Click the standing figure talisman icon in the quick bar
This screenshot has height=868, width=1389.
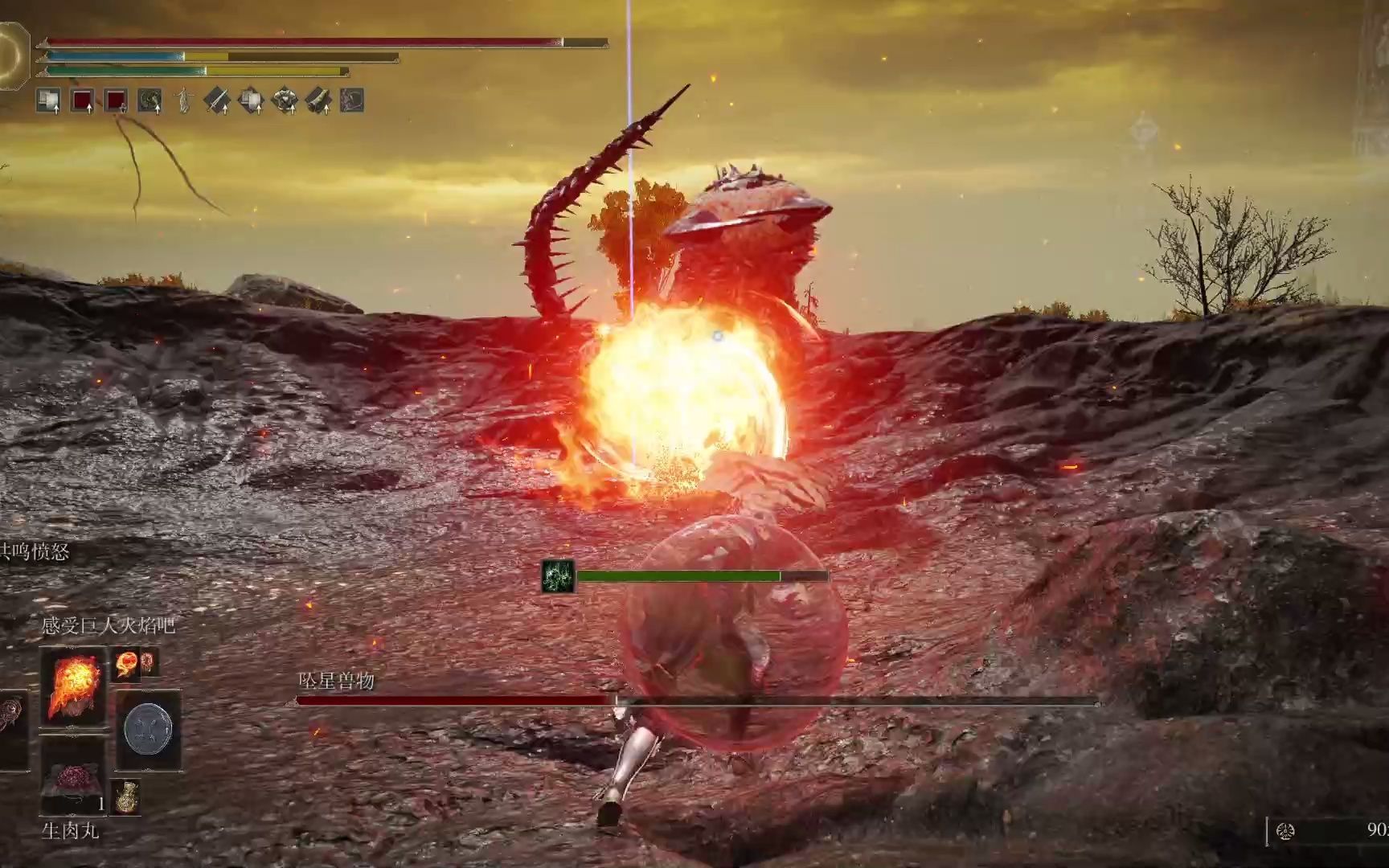[x=183, y=100]
